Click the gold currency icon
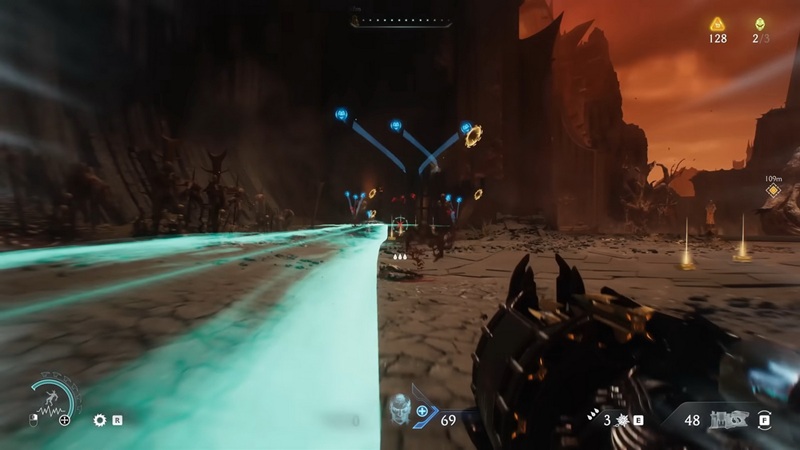Image resolution: width=800 pixels, height=450 pixels. (717, 23)
